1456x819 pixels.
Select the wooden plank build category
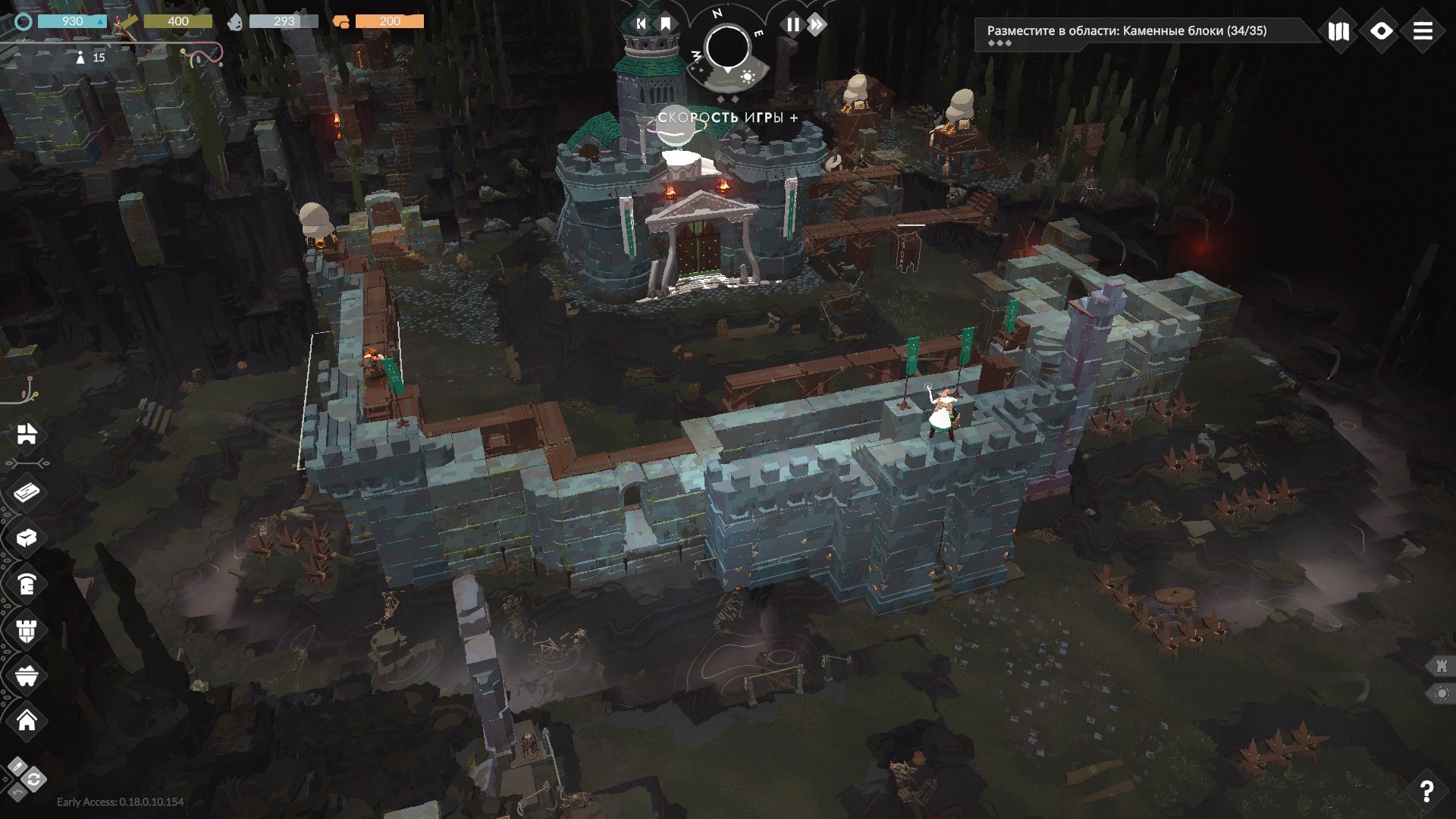(x=27, y=493)
